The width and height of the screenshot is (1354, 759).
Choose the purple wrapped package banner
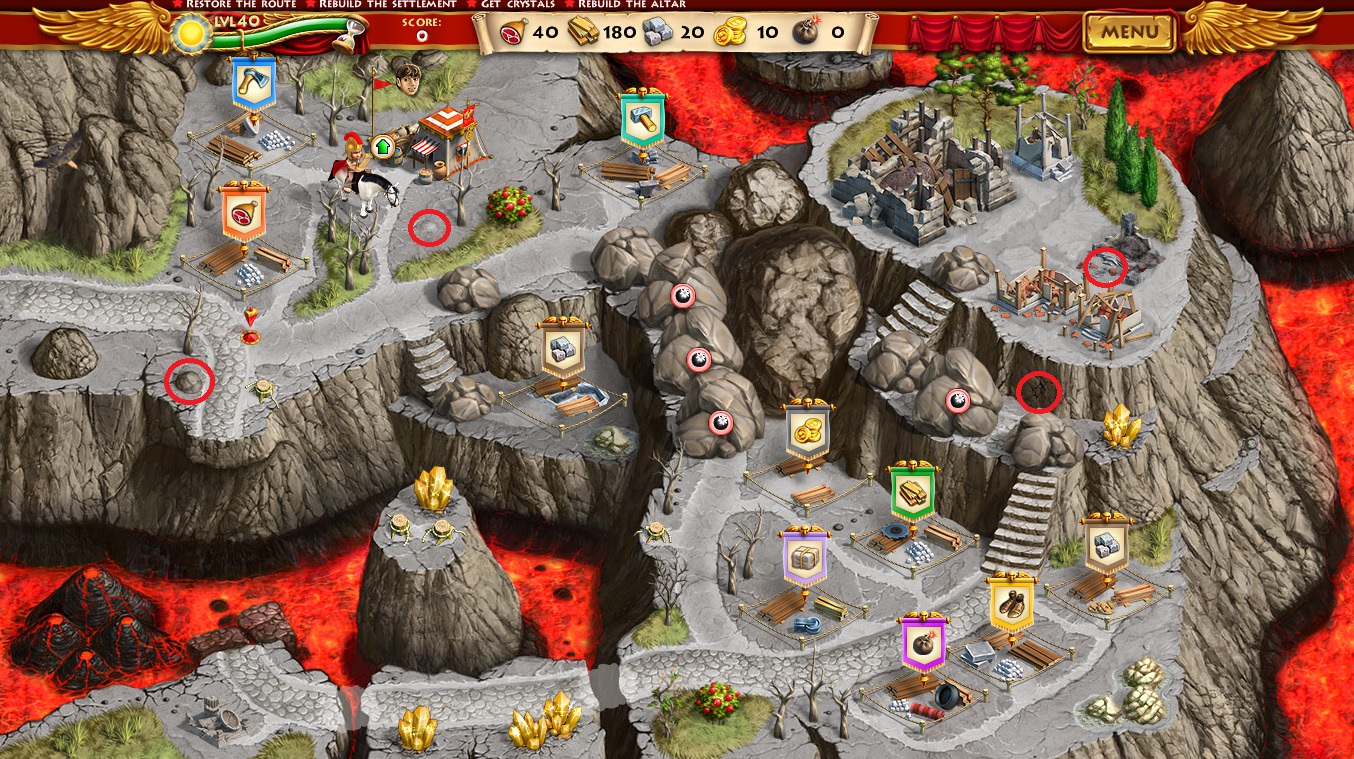pos(804,556)
